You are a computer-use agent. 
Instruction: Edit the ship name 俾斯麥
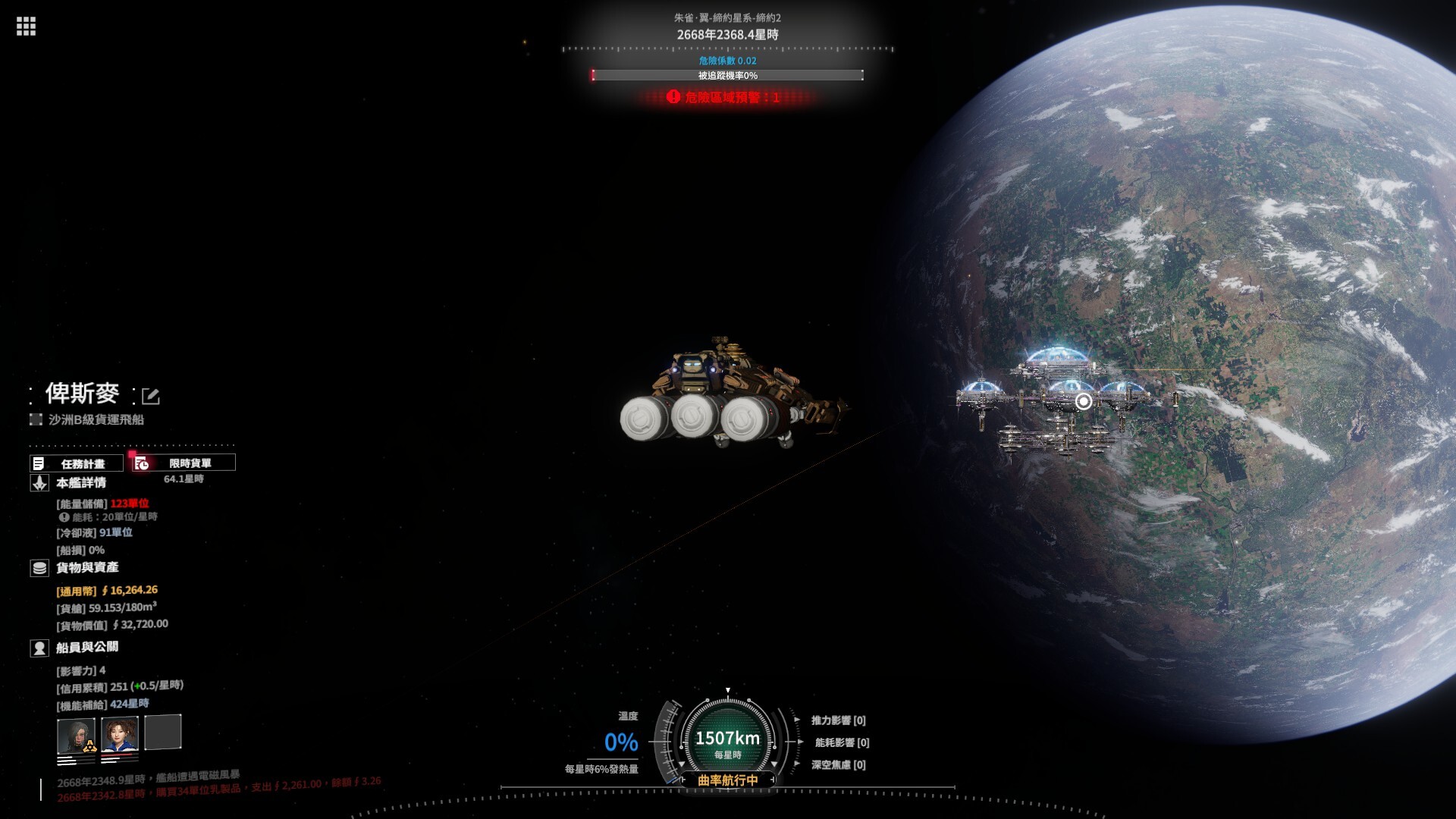[x=151, y=396]
